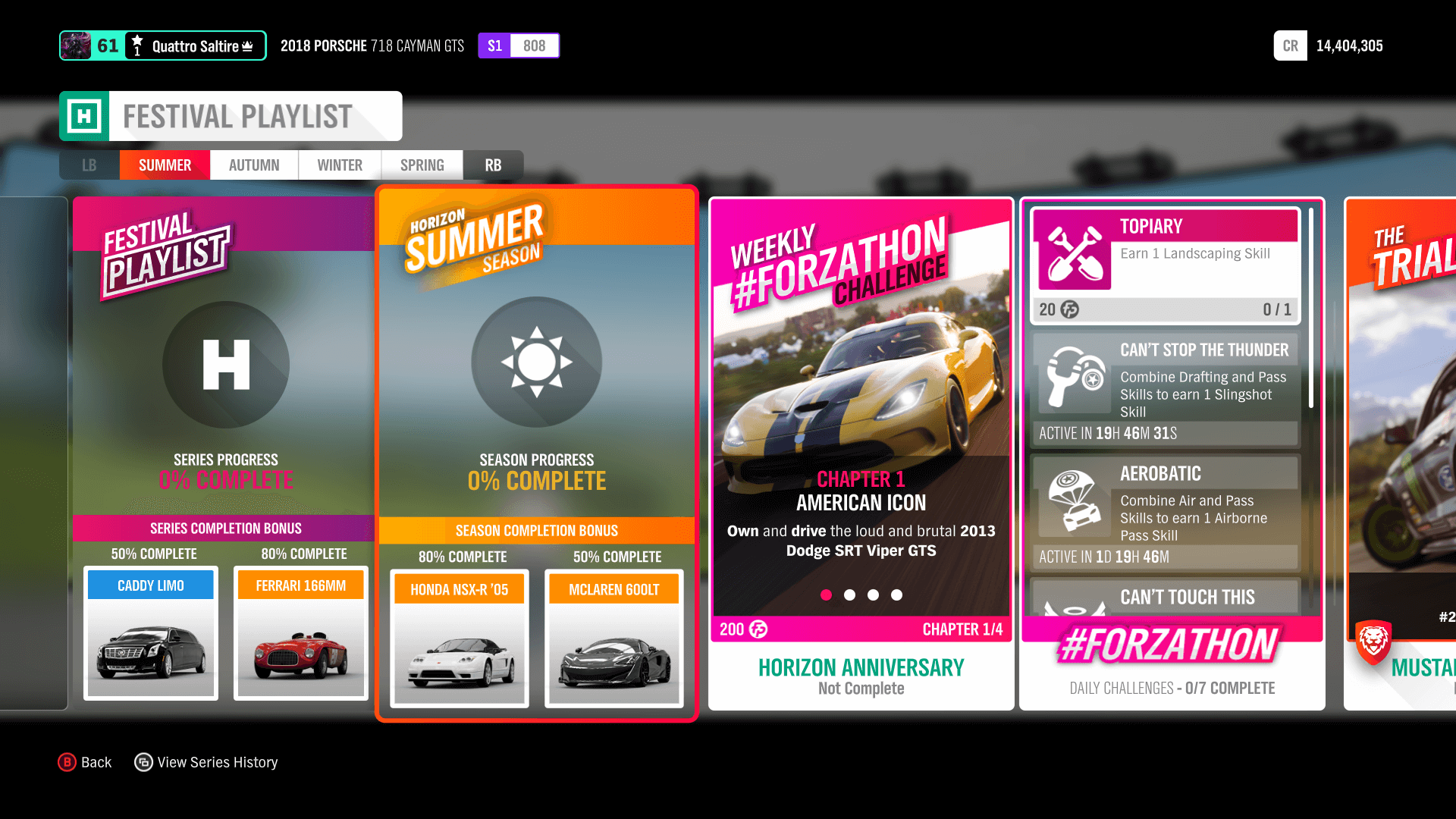
Task: Switch to the SPRING tab
Action: click(422, 165)
